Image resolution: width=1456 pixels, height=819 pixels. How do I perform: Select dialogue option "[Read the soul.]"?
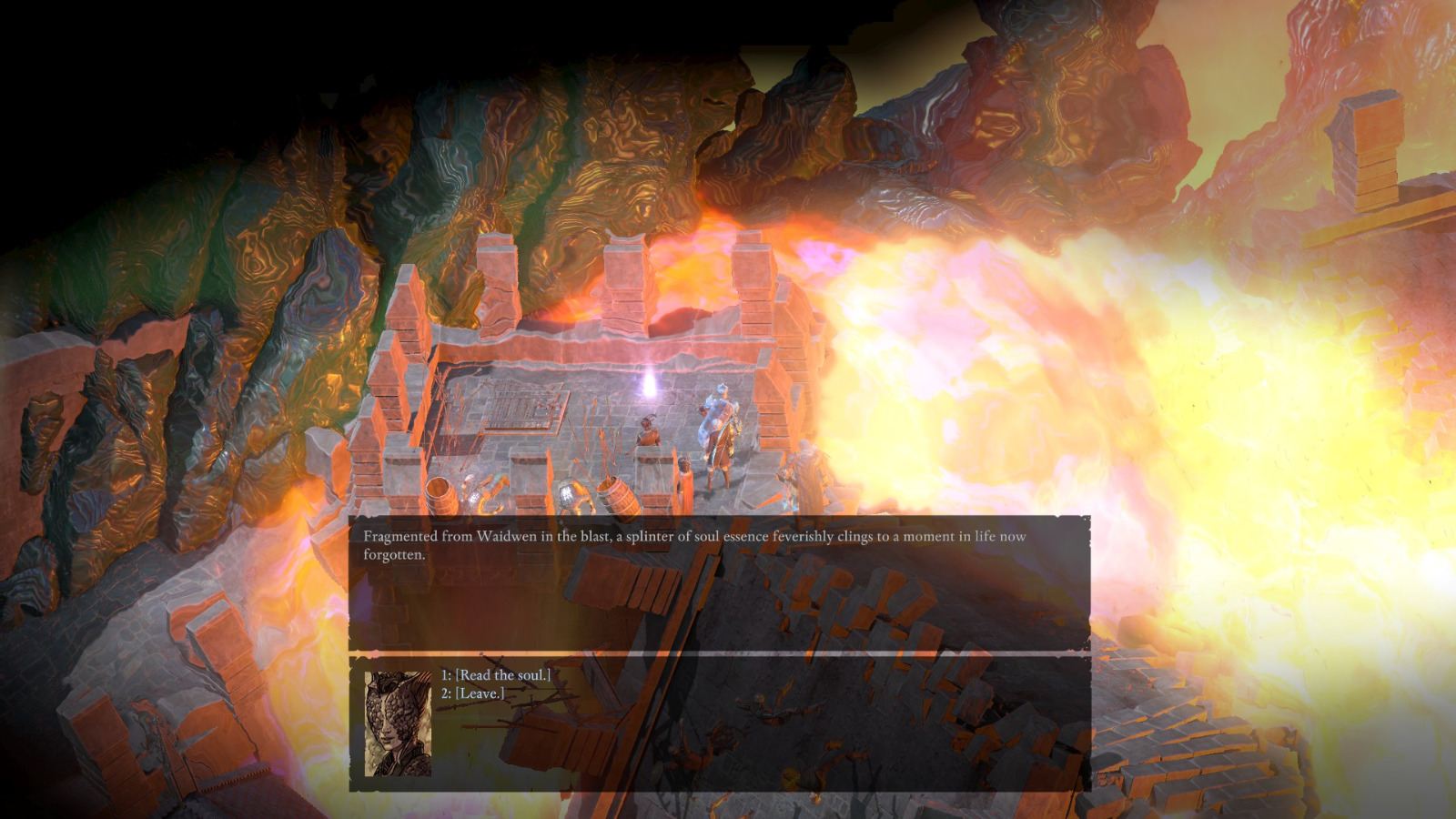click(499, 675)
